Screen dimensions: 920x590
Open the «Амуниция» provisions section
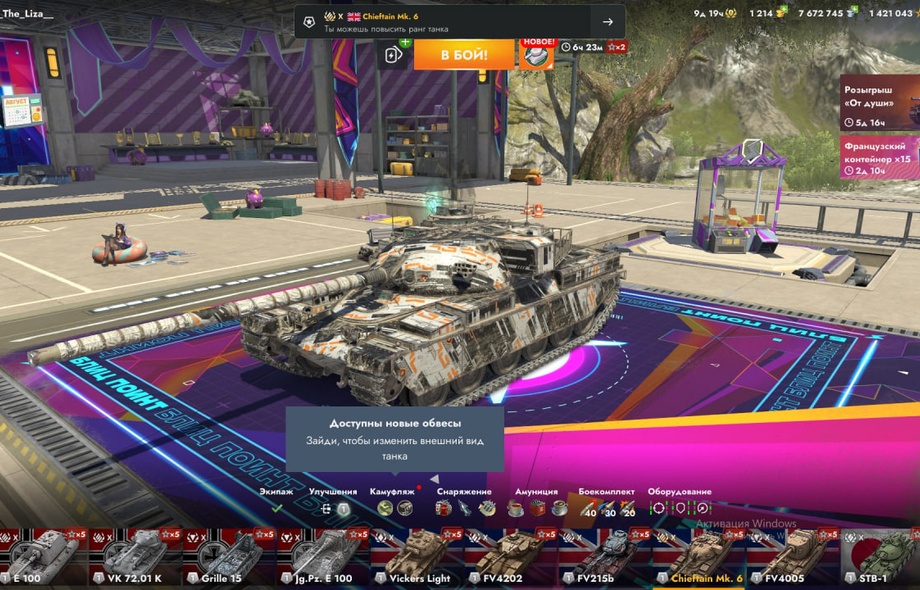(x=536, y=501)
